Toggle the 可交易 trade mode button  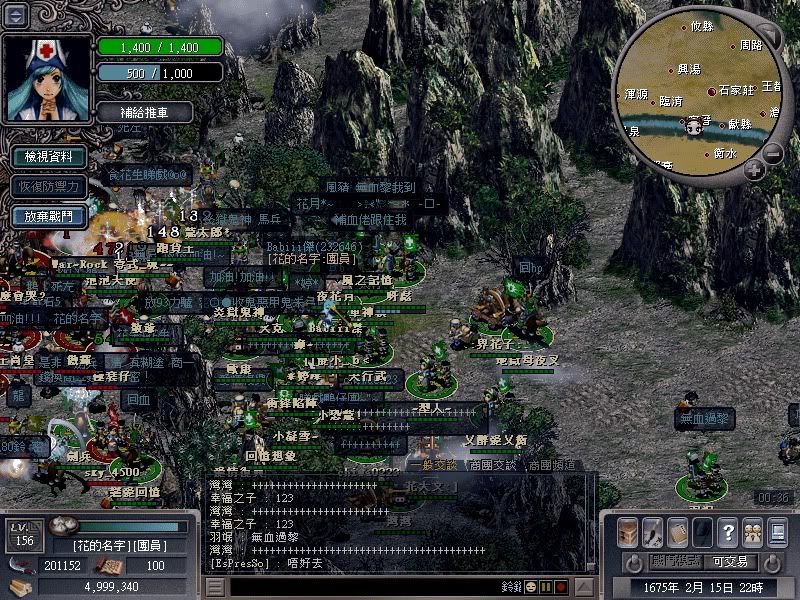(x=730, y=562)
